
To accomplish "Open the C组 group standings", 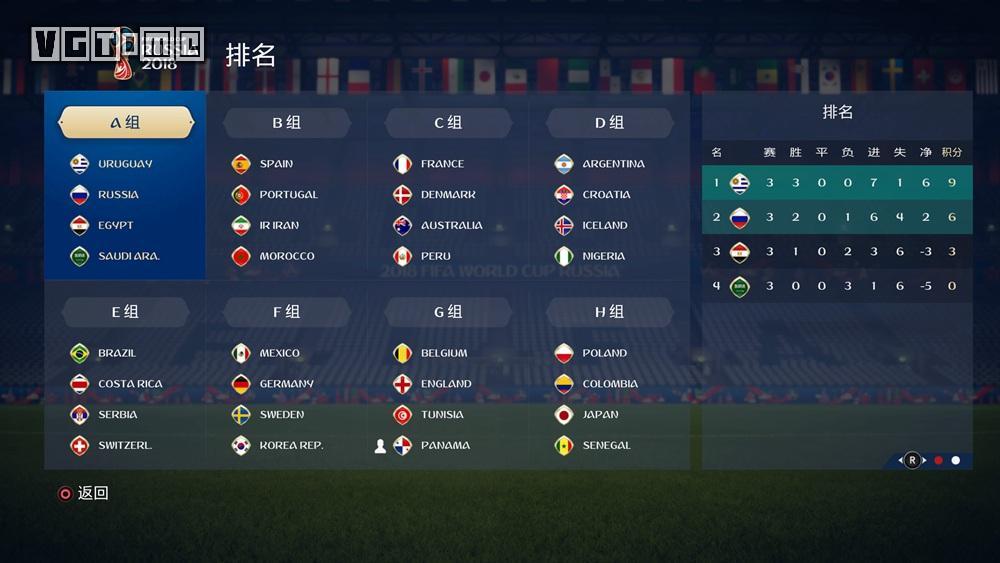I will (447, 123).
